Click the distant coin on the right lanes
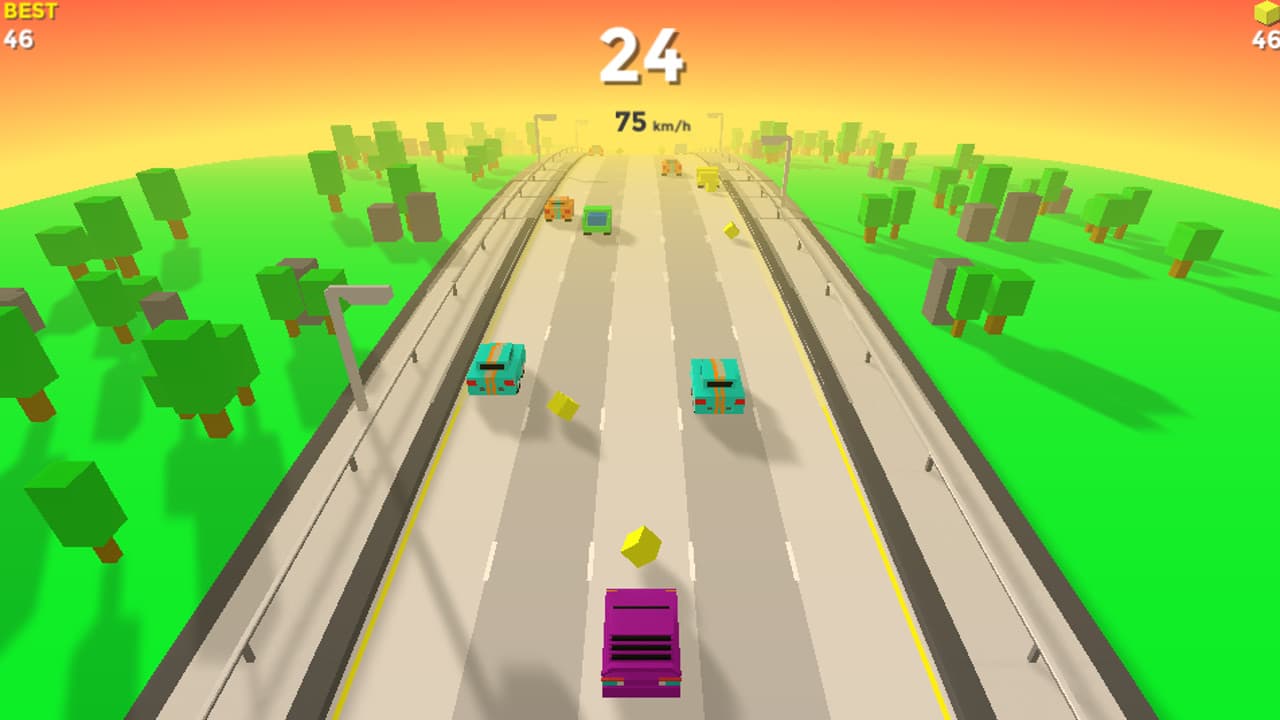 729,232
